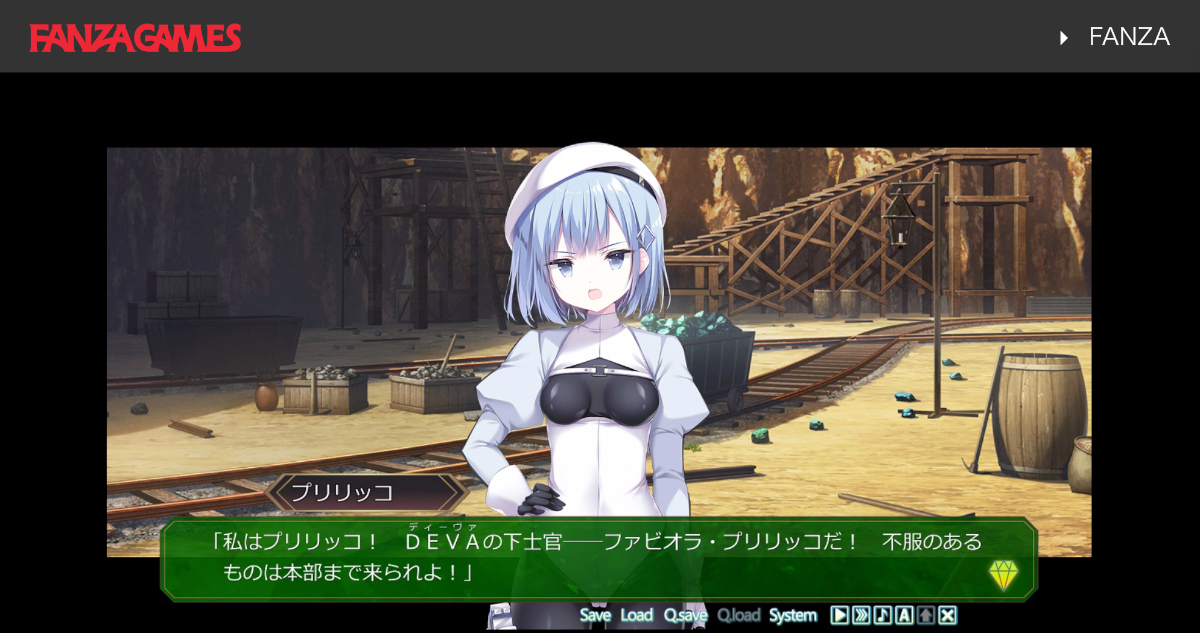Click the FANZA GAMES logo

135,38
